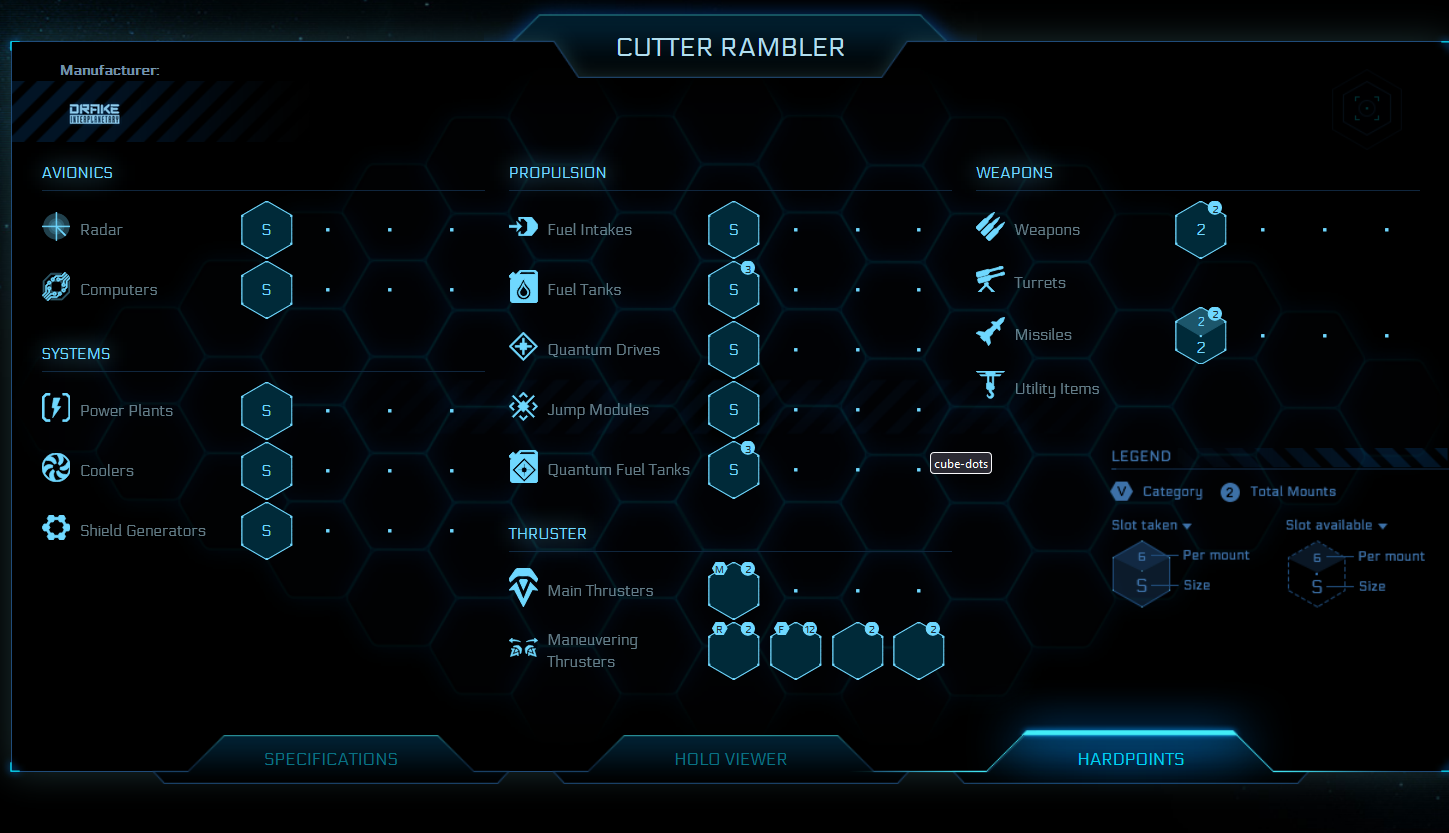Select the Missiles rocket icon
1449x833 pixels.
(989, 333)
